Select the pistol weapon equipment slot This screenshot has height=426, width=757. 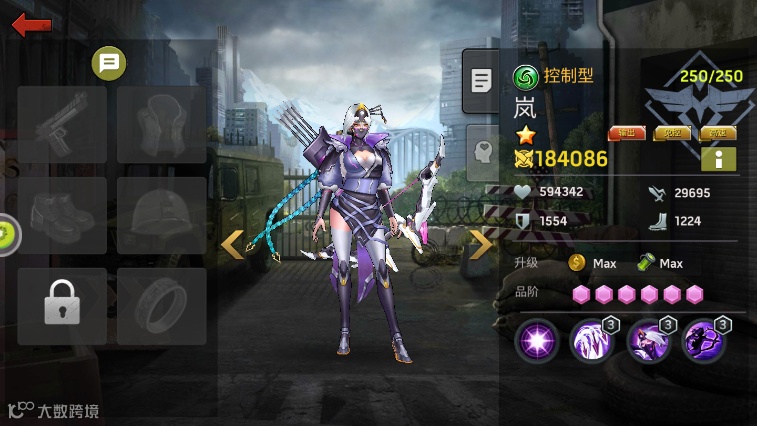click(62, 125)
